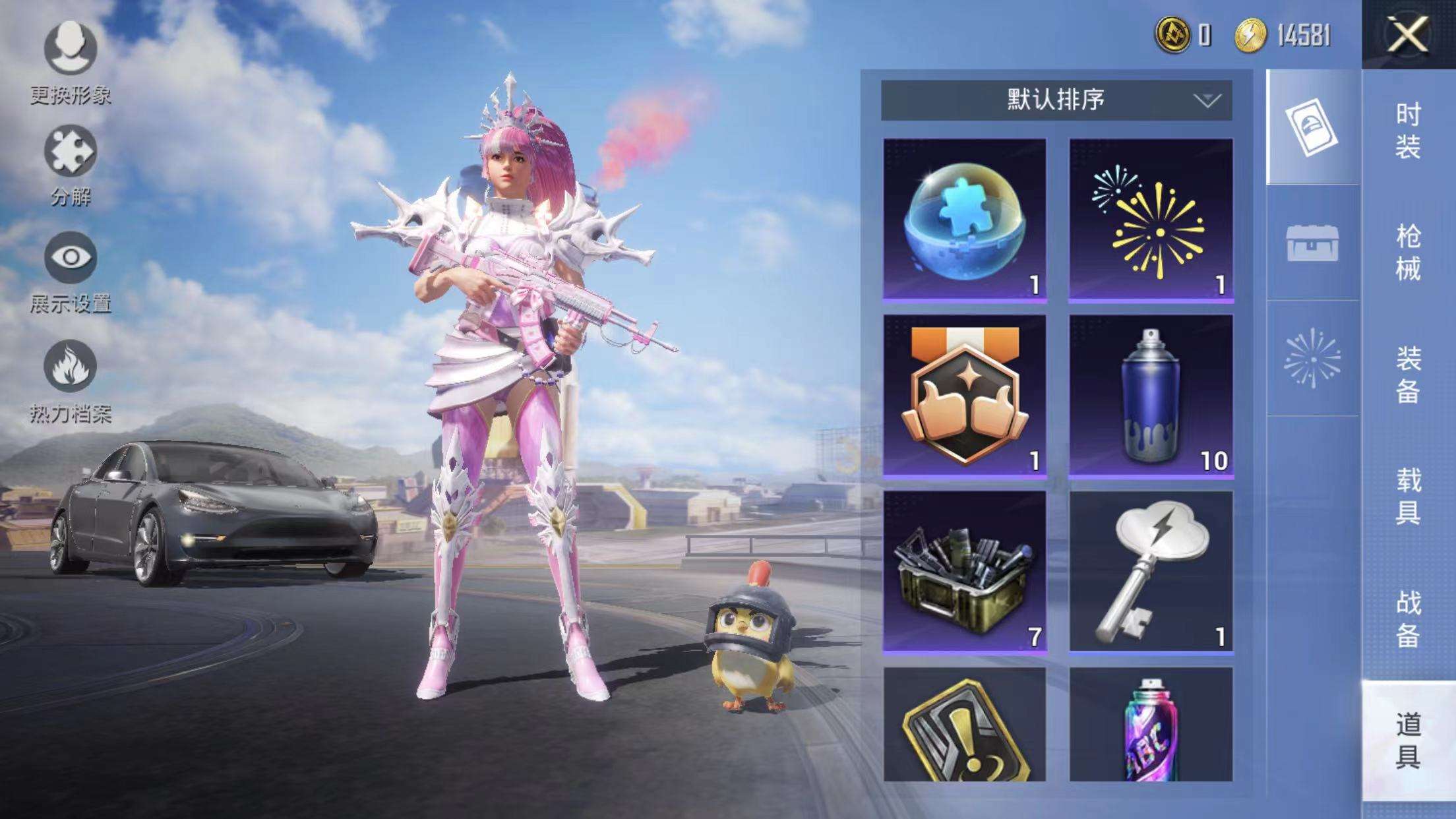This screenshot has width=1456, height=819.
Task: Select the gold exclamation badge item
Action: pos(965,725)
